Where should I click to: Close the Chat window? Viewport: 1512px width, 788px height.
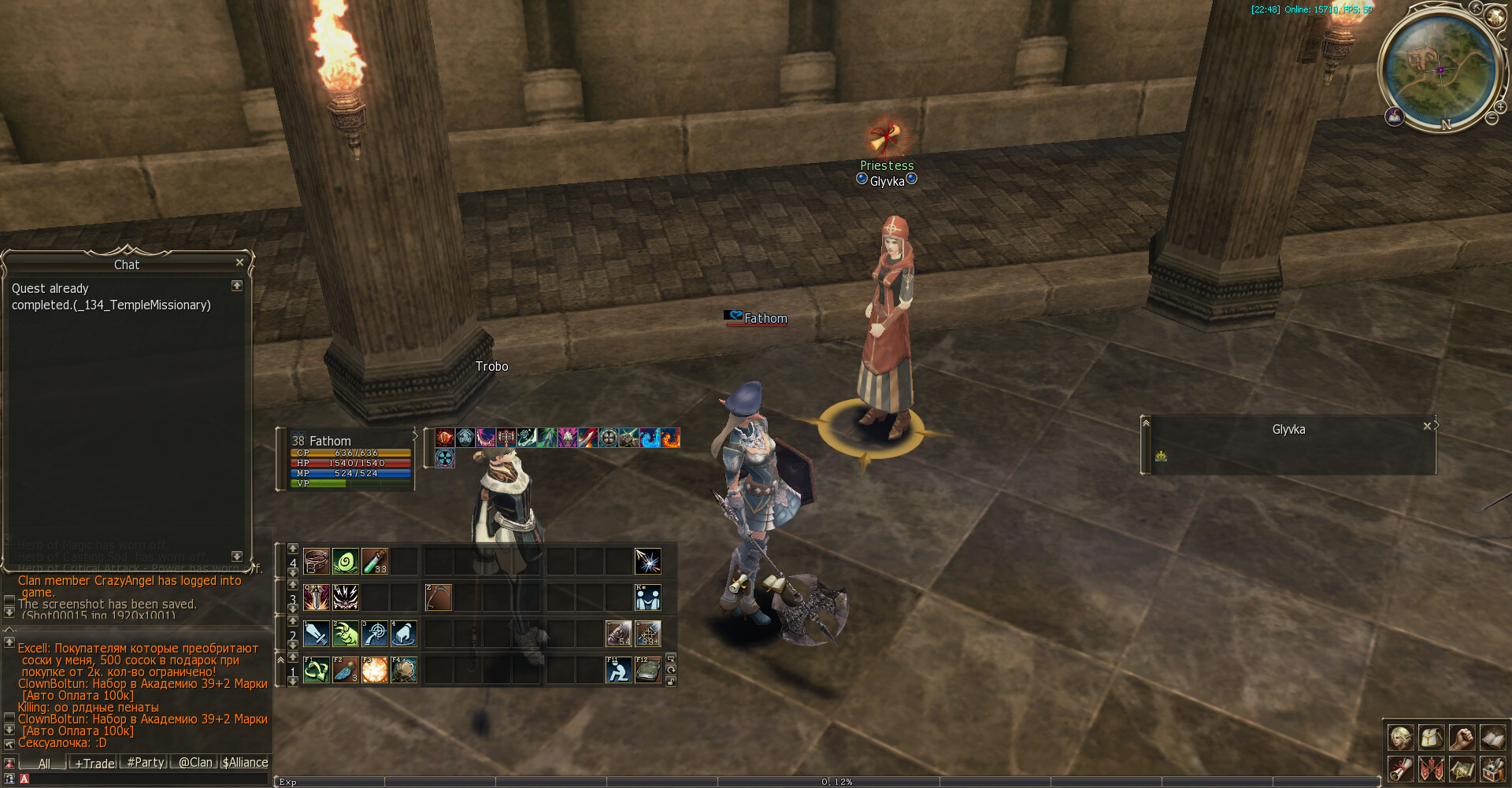tap(239, 262)
